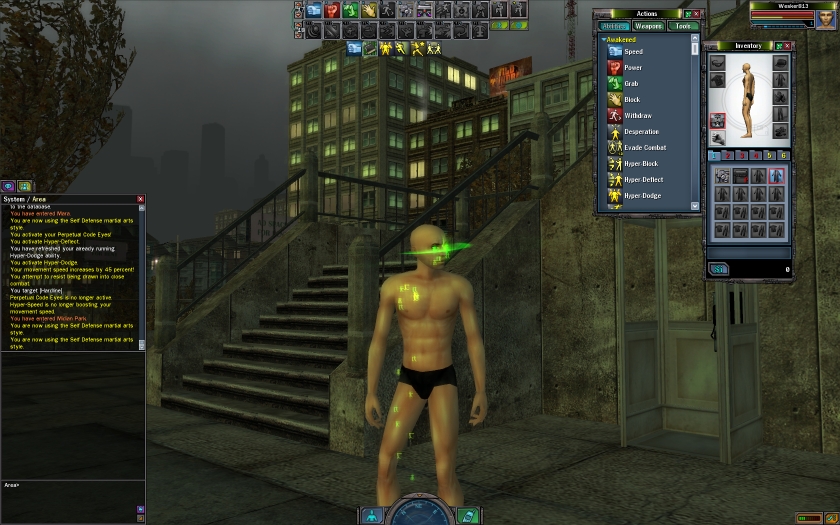Screen dimensions: 840x525
Task: Switch to inventory page 6 tab
Action: click(784, 155)
